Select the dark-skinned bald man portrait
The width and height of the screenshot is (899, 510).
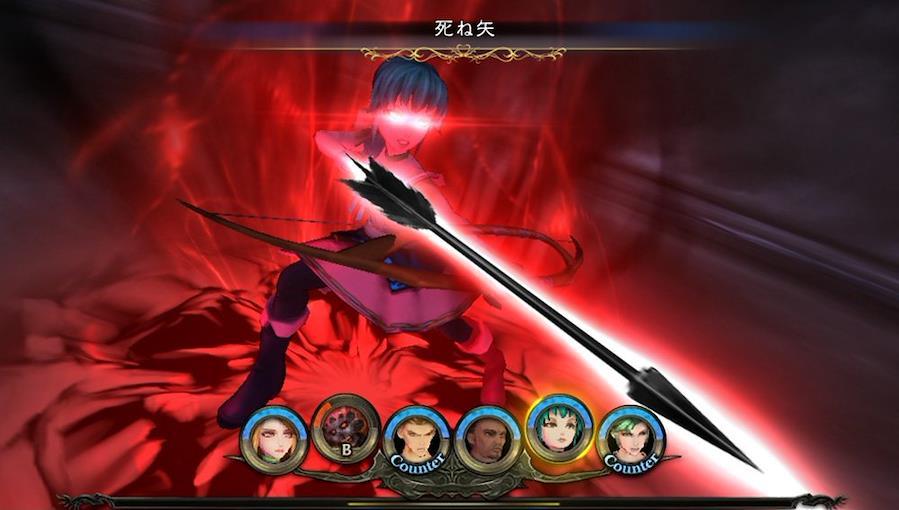pos(487,439)
